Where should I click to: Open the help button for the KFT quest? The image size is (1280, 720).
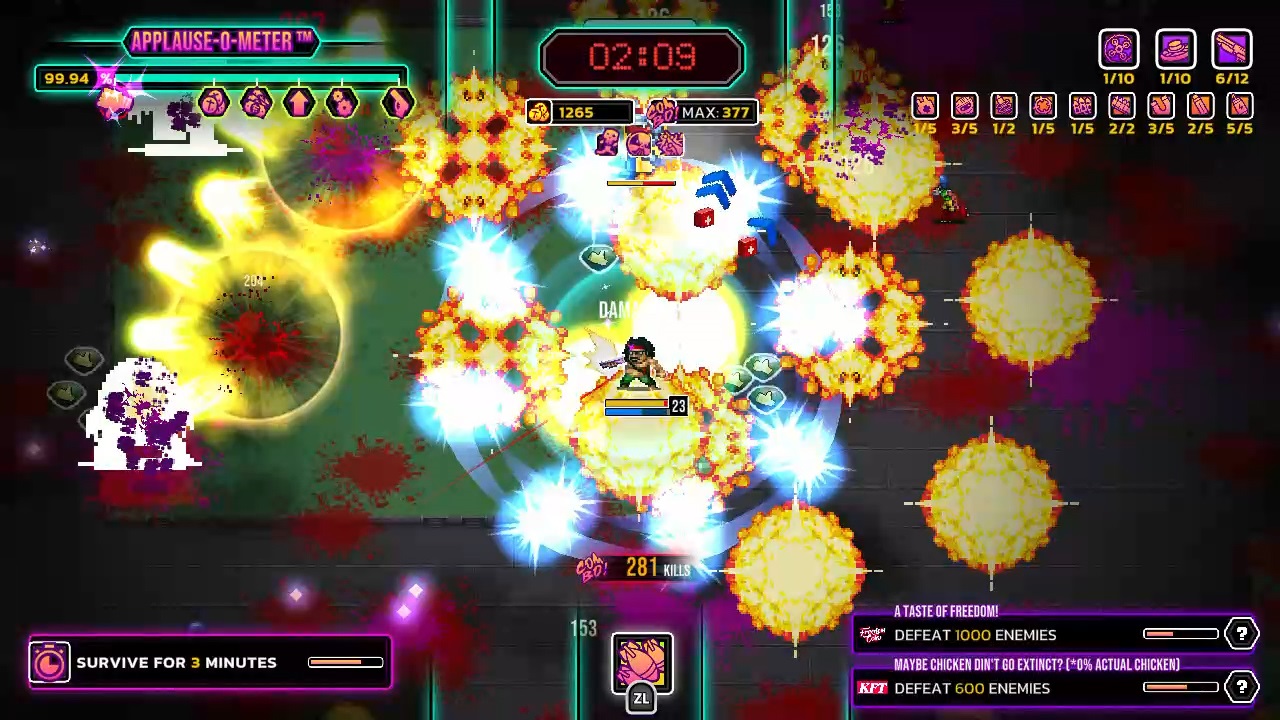tap(1241, 687)
